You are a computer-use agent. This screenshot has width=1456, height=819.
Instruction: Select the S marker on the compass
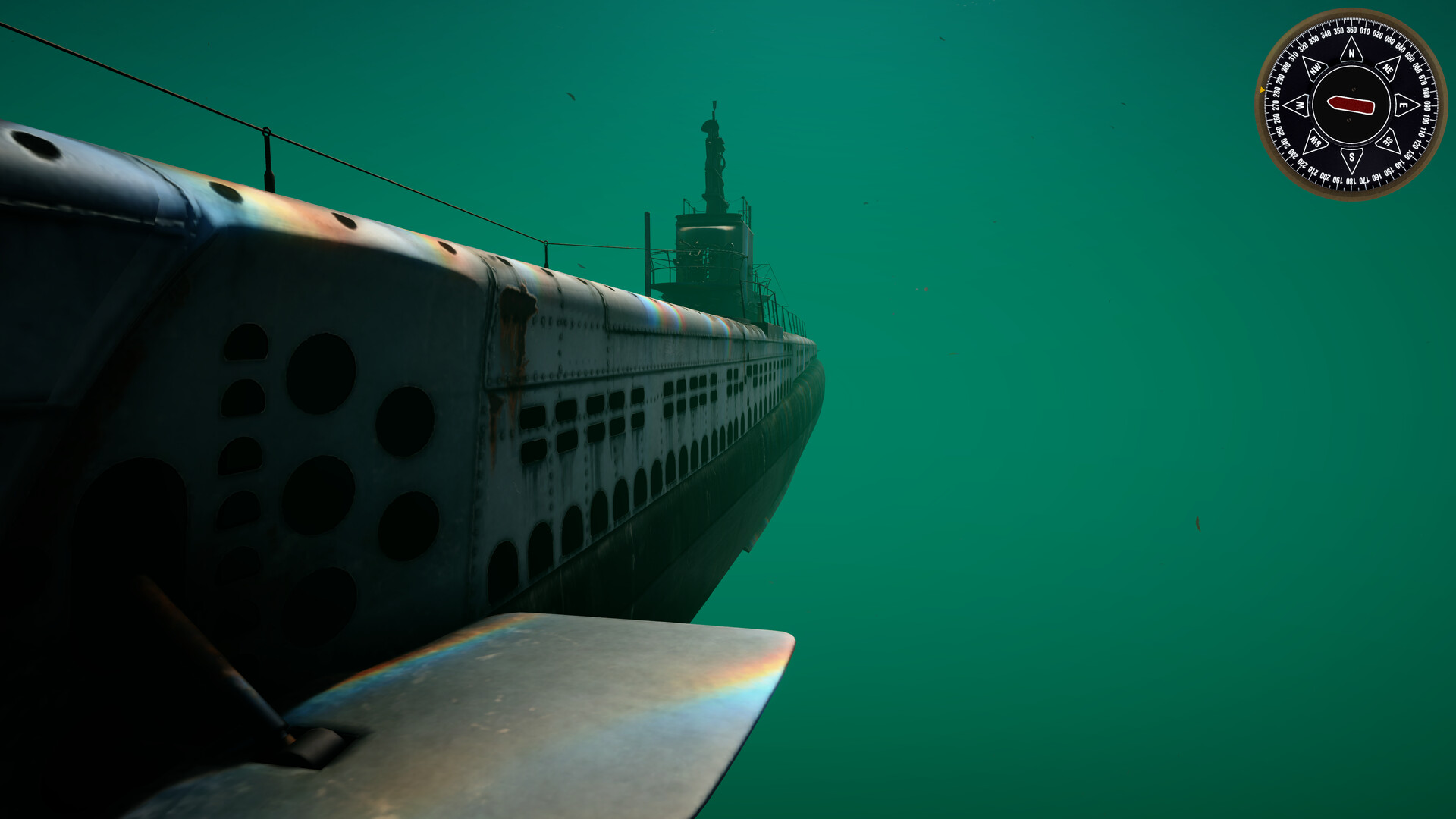click(1352, 156)
